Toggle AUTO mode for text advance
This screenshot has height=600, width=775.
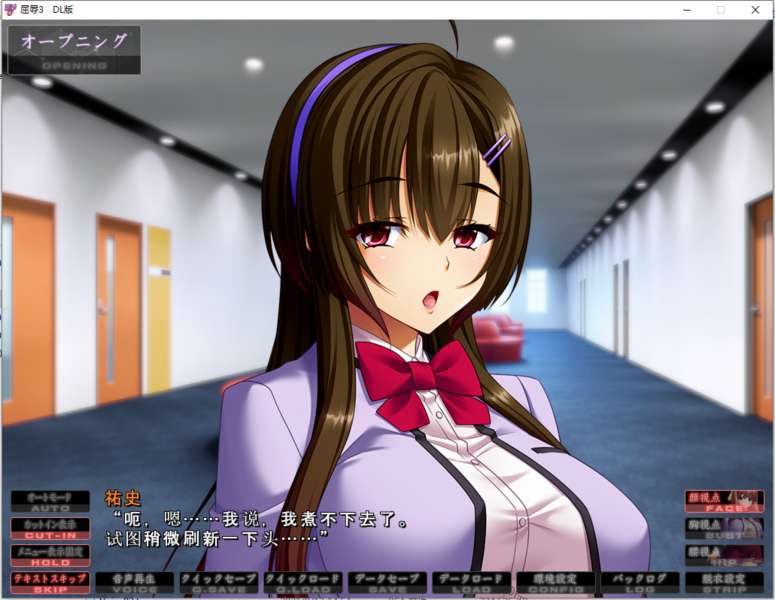(x=50, y=500)
